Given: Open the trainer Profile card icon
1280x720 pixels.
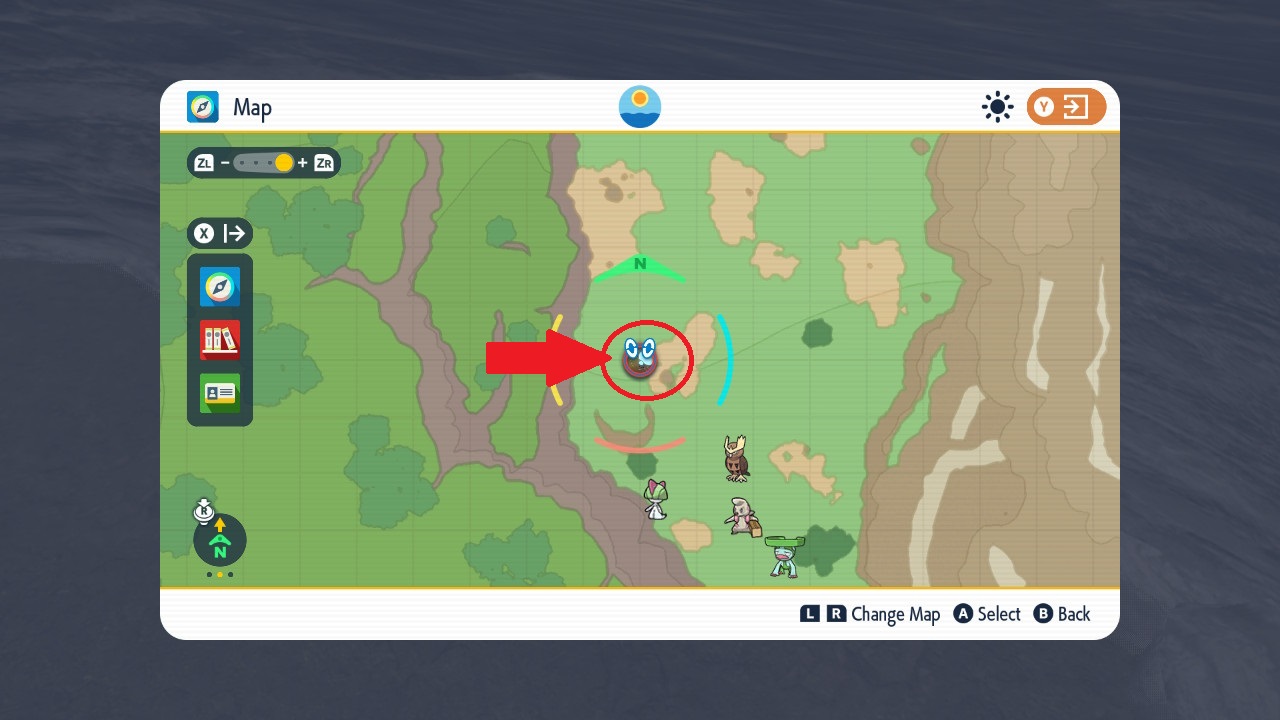Looking at the screenshot, I should point(219,393).
